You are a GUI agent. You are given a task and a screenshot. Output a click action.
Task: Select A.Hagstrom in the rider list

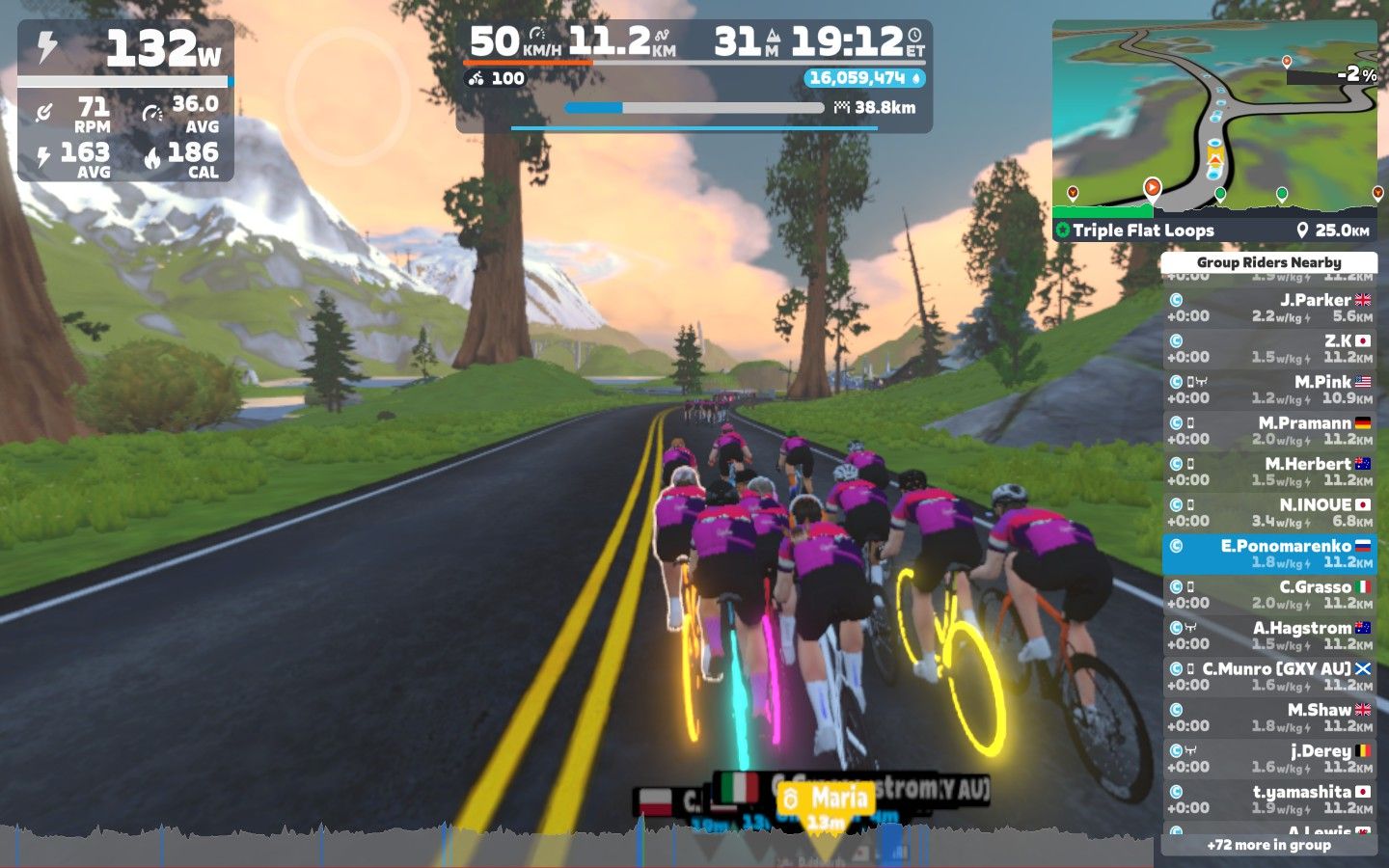click(1268, 636)
